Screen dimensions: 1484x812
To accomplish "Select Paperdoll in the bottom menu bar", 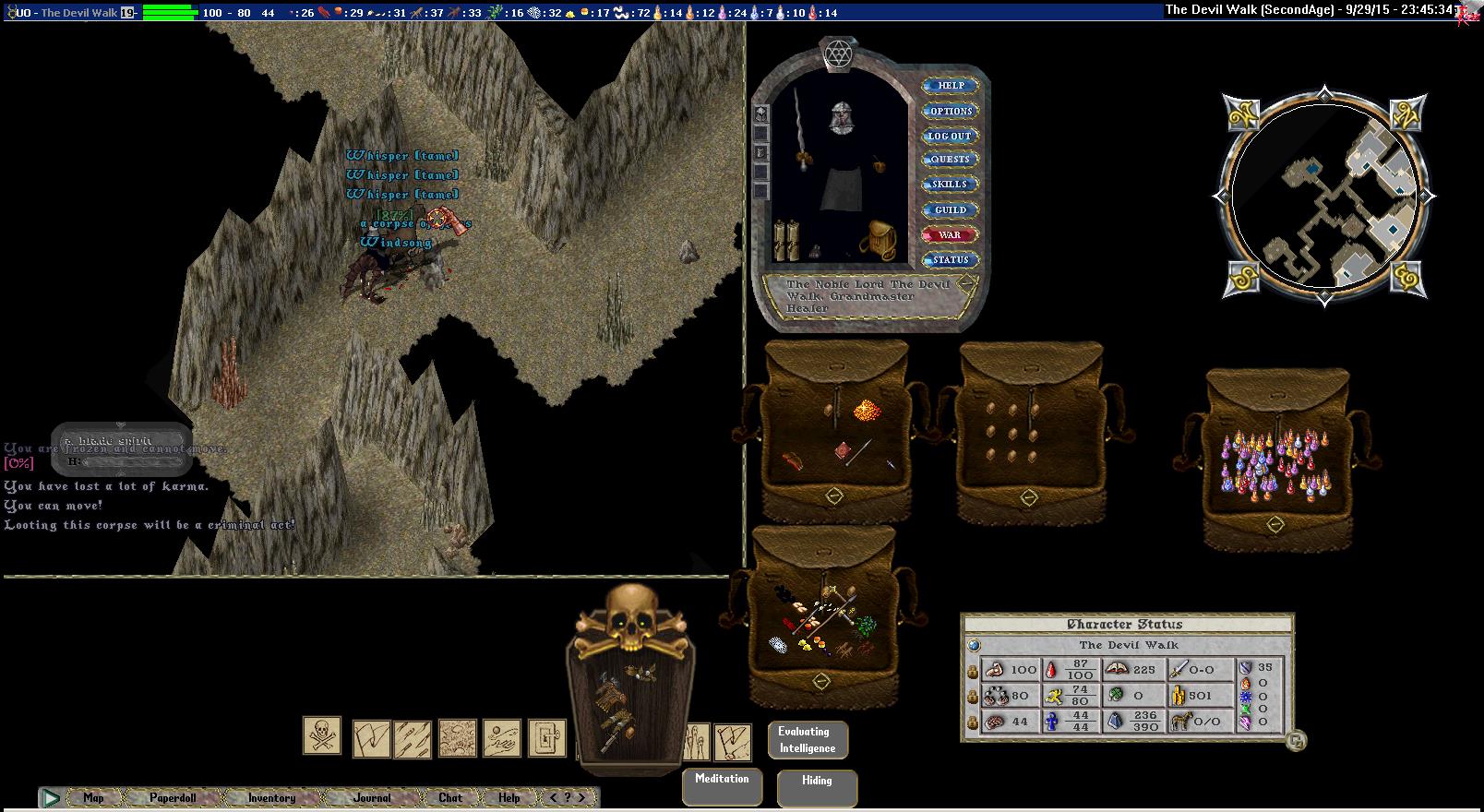I will [x=173, y=798].
